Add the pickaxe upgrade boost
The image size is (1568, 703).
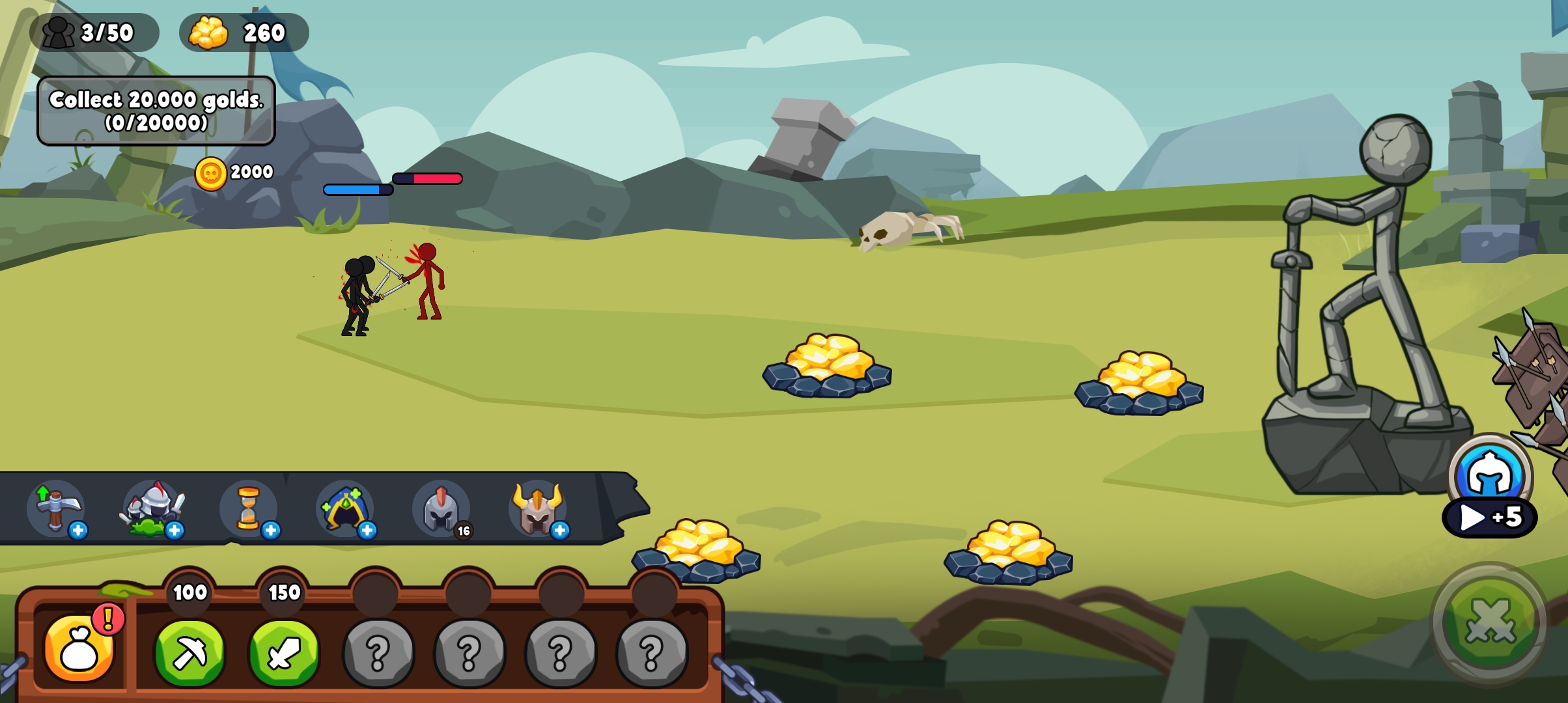[56, 509]
